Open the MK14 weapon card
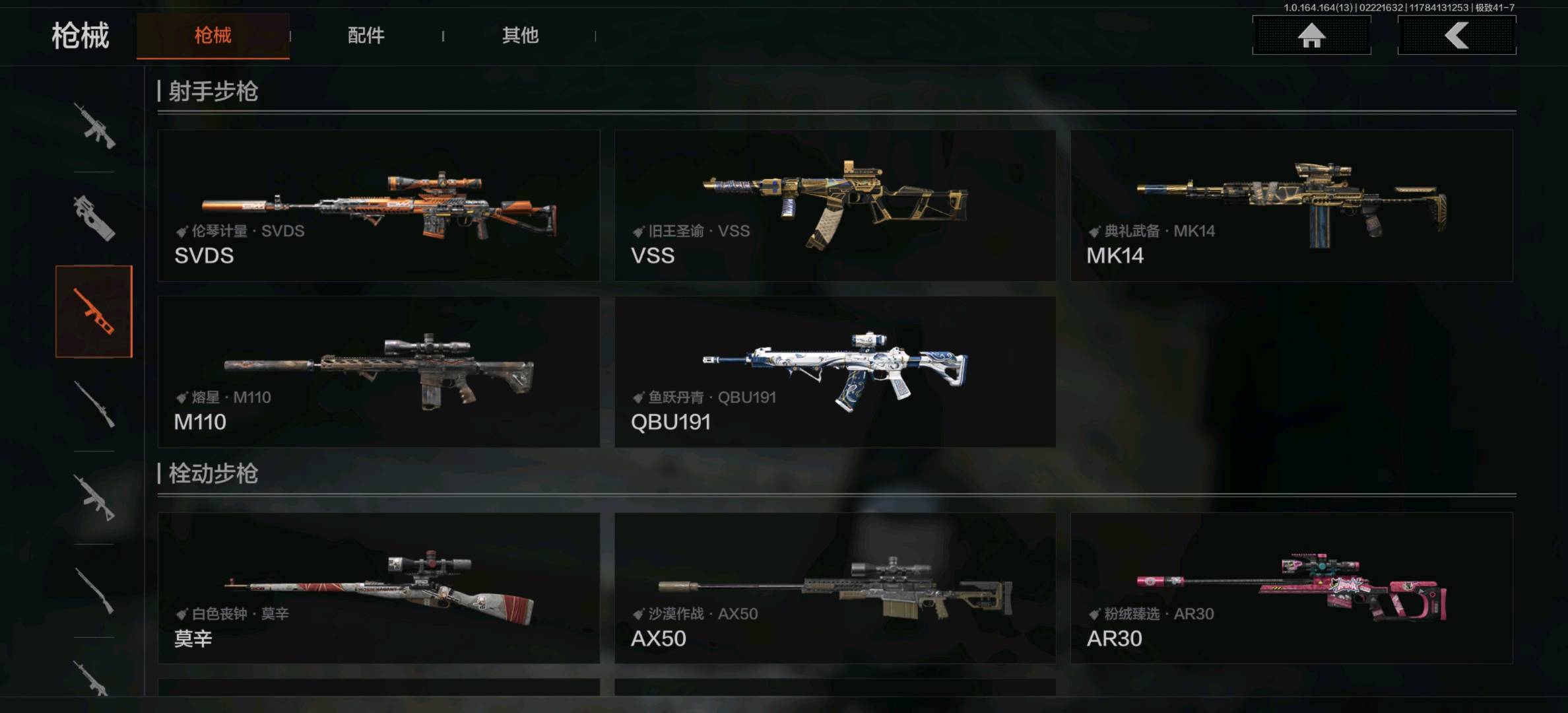Screen dimensions: 1568x713 1291,205
